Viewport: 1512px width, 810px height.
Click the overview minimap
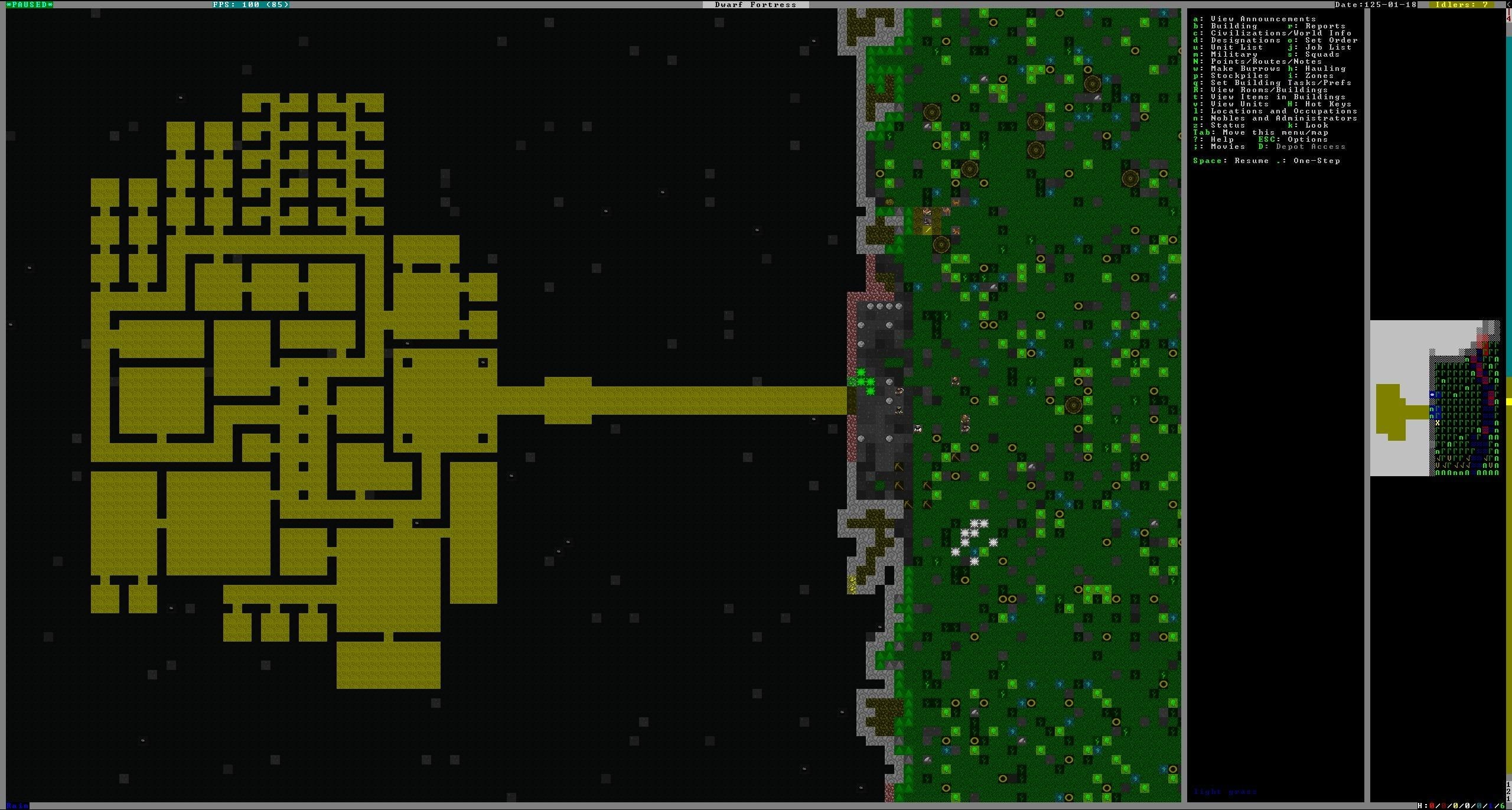click(1435, 398)
